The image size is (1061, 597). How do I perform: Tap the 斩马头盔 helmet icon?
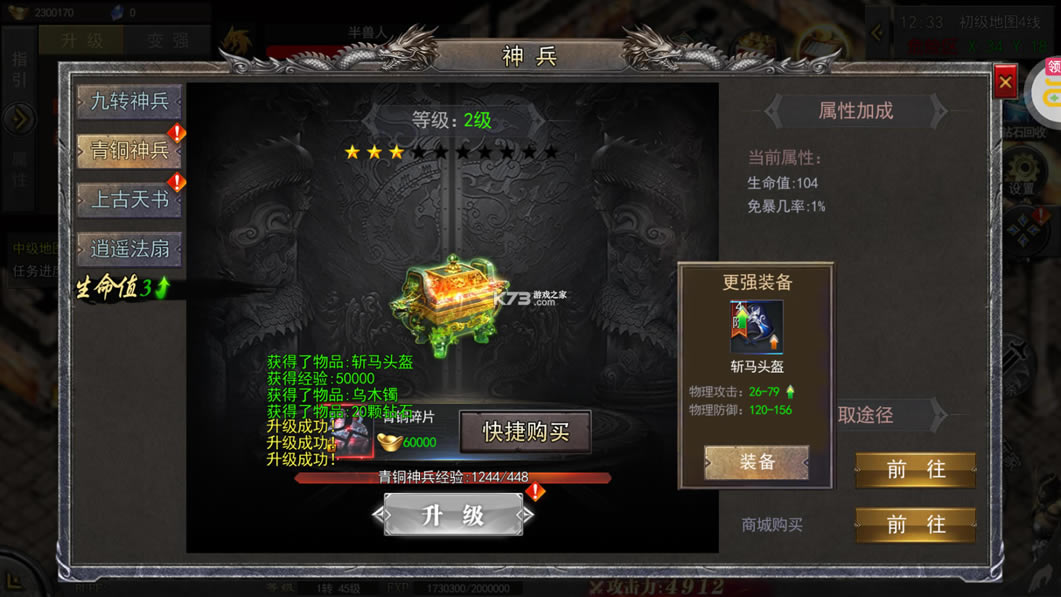(x=756, y=327)
